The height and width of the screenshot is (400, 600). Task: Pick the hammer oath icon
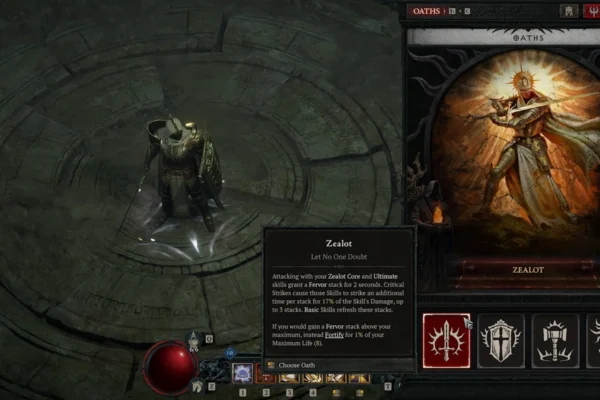coord(554,339)
